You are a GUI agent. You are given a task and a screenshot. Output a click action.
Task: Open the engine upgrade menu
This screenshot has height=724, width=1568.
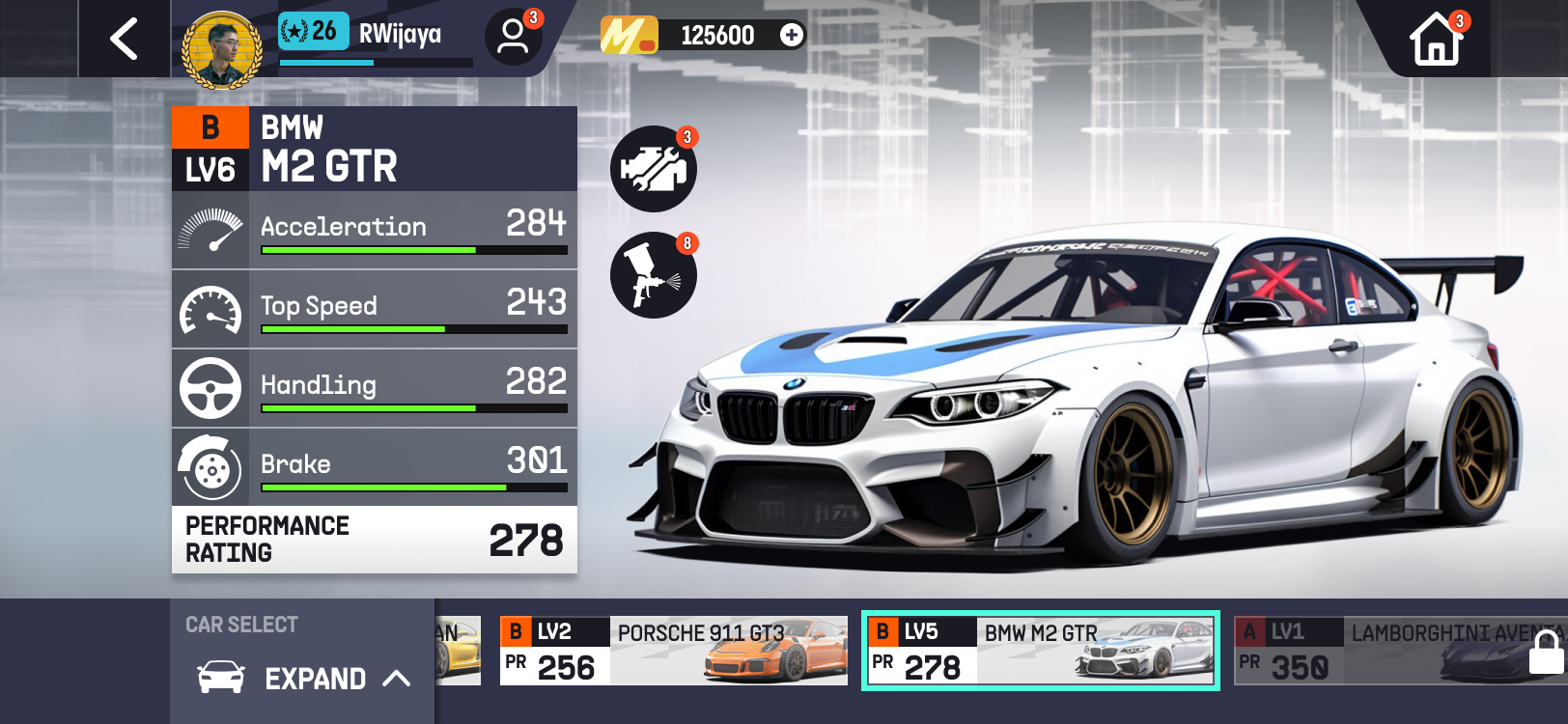click(654, 169)
